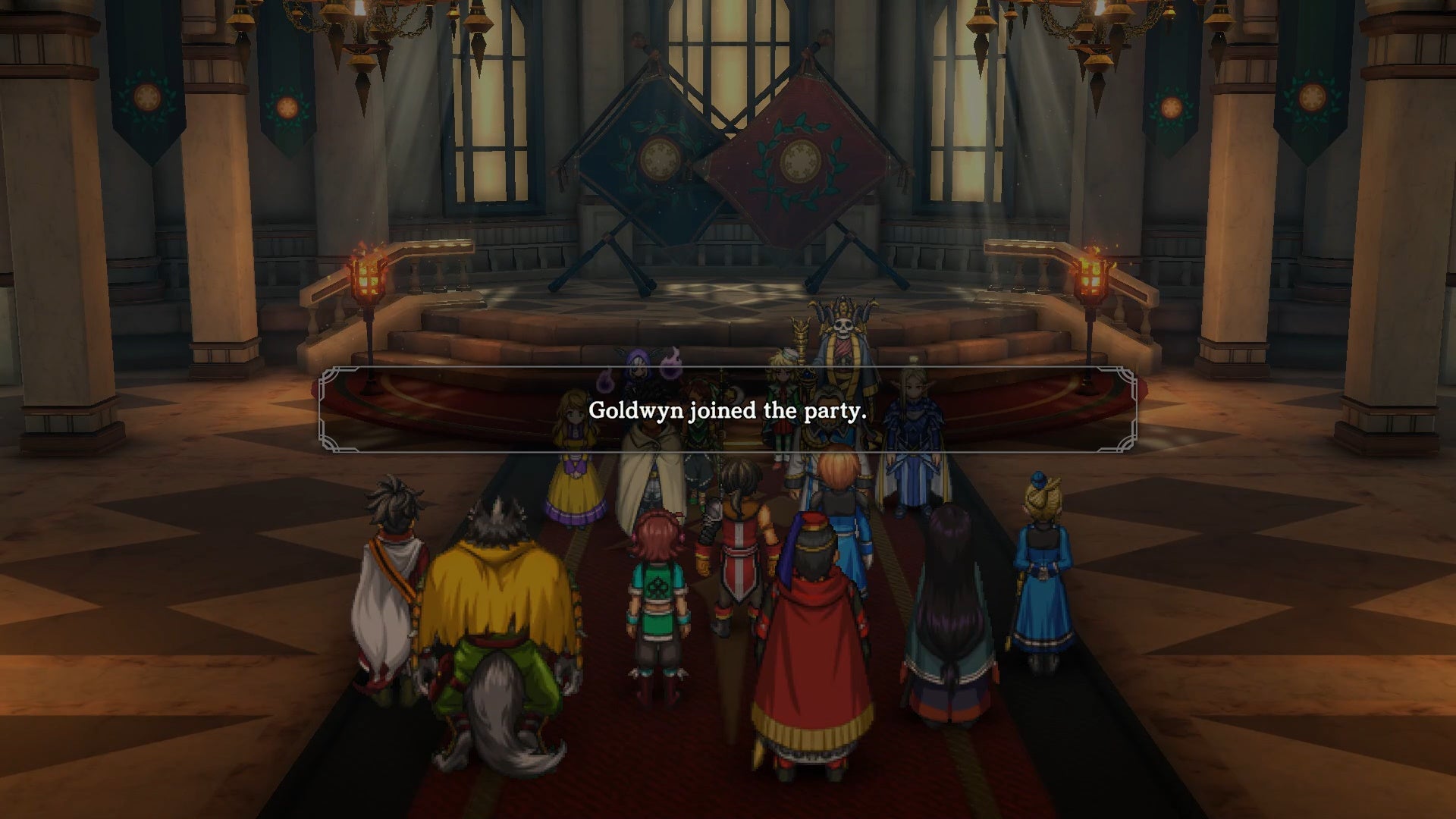This screenshot has width=1456, height=819.
Task: Click the Goldwyn joined the party dialog box
Action: tap(726, 412)
